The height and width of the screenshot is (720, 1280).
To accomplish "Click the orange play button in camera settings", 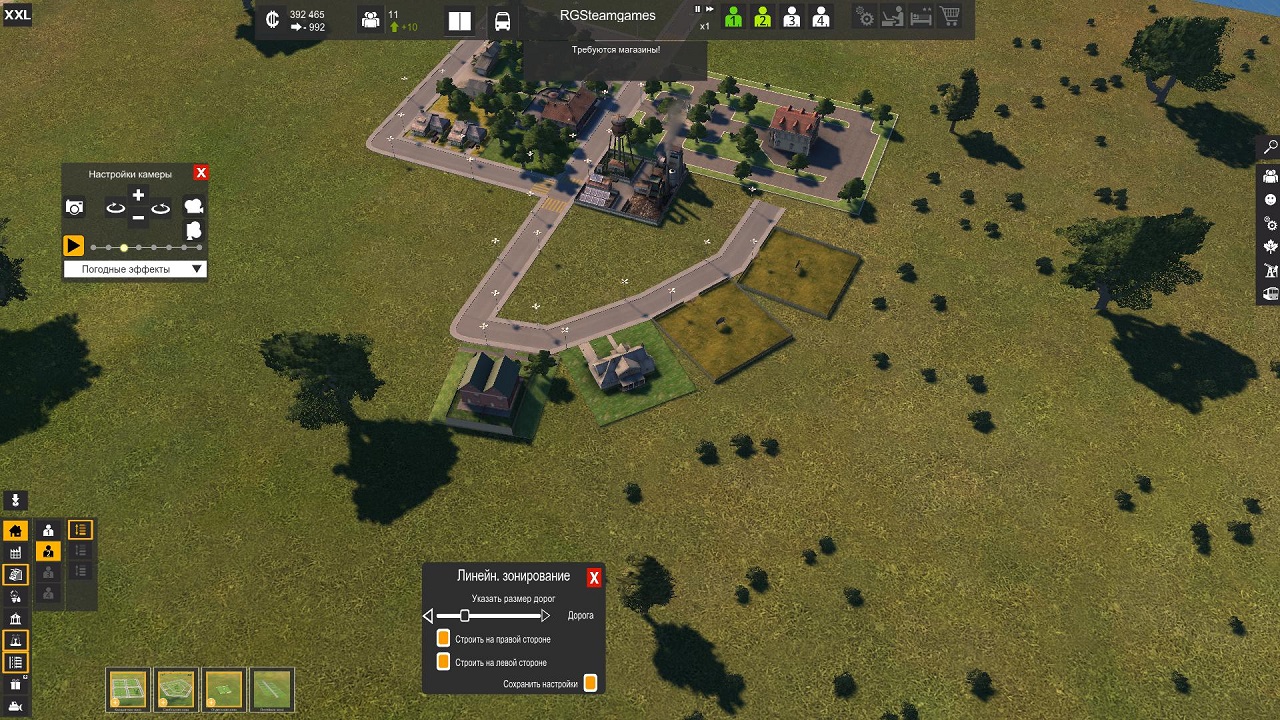I will click(x=73, y=246).
